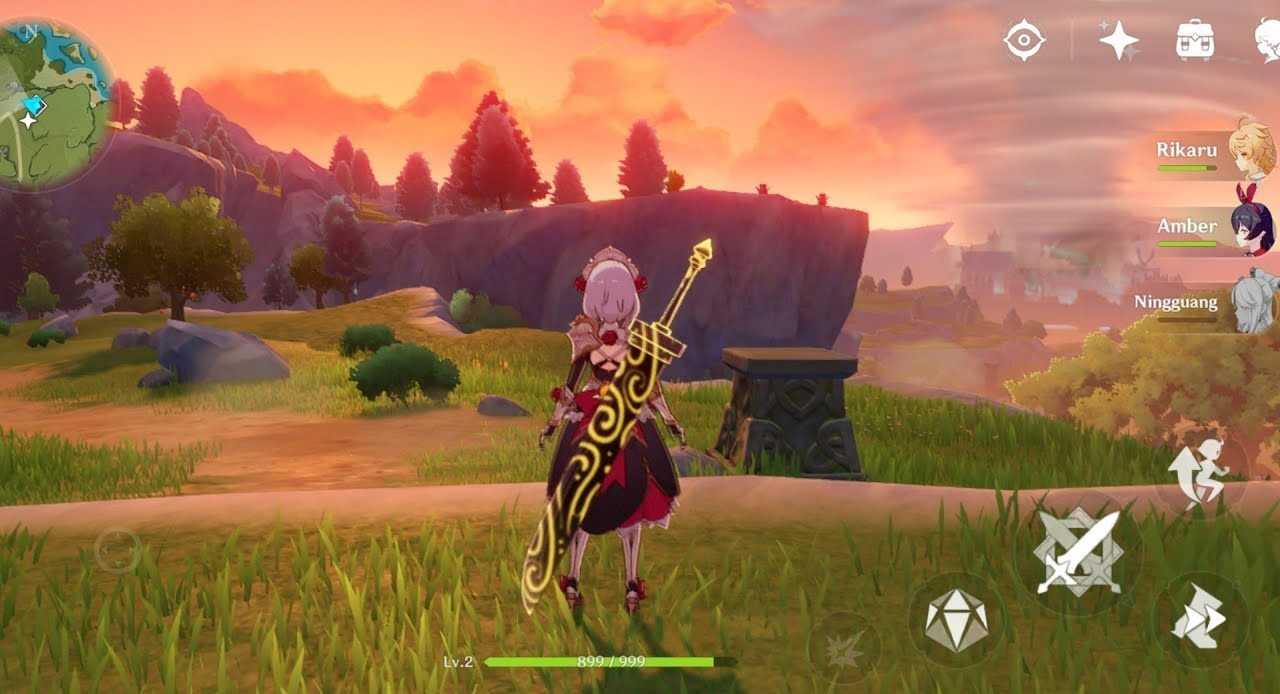Trigger the dimmed elemental burst icon
1280x694 pixels.
pyautogui.click(x=844, y=649)
